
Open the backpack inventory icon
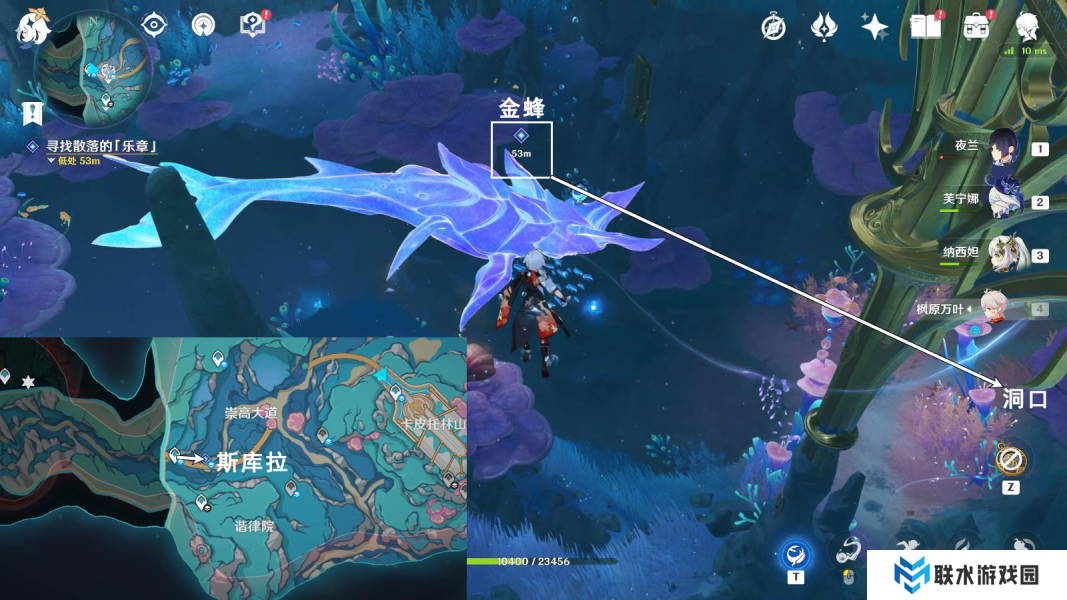click(x=976, y=27)
